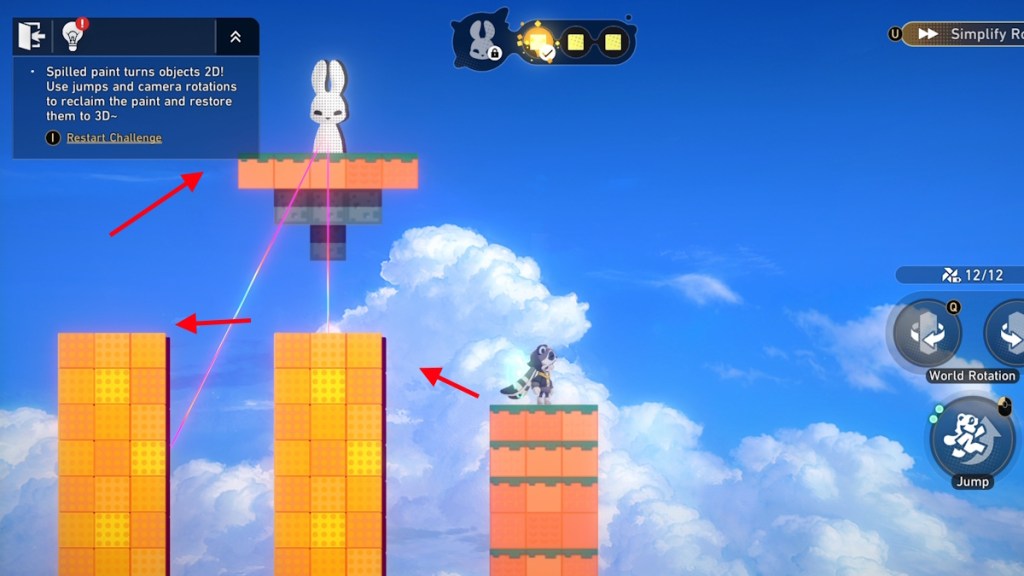Collapse the challenge tips panel
Viewport: 1024px width, 576px height.
(x=235, y=37)
